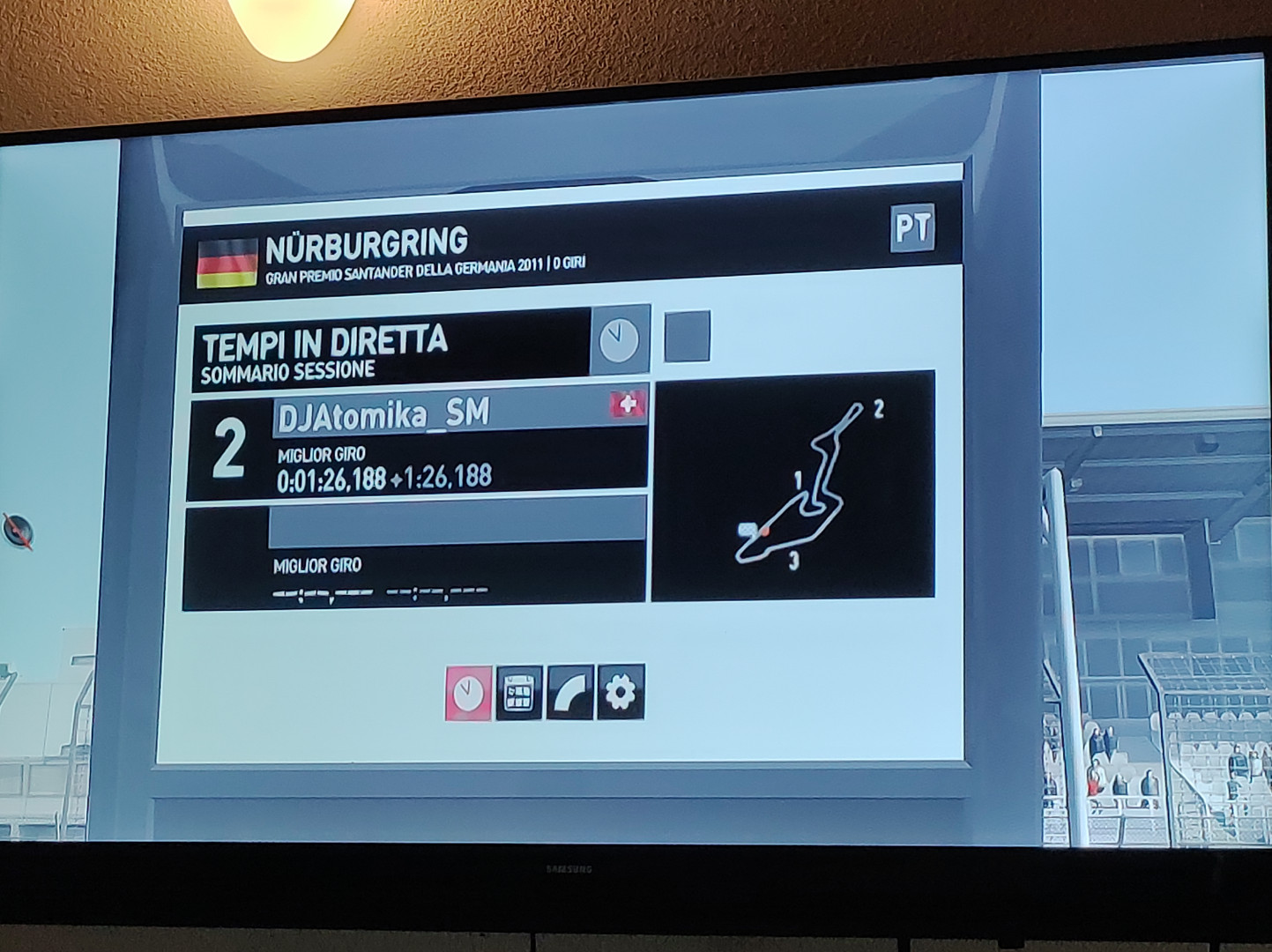Screen dimensions: 1272x952
Task: Select the red clock live timings tab
Action: (468, 693)
